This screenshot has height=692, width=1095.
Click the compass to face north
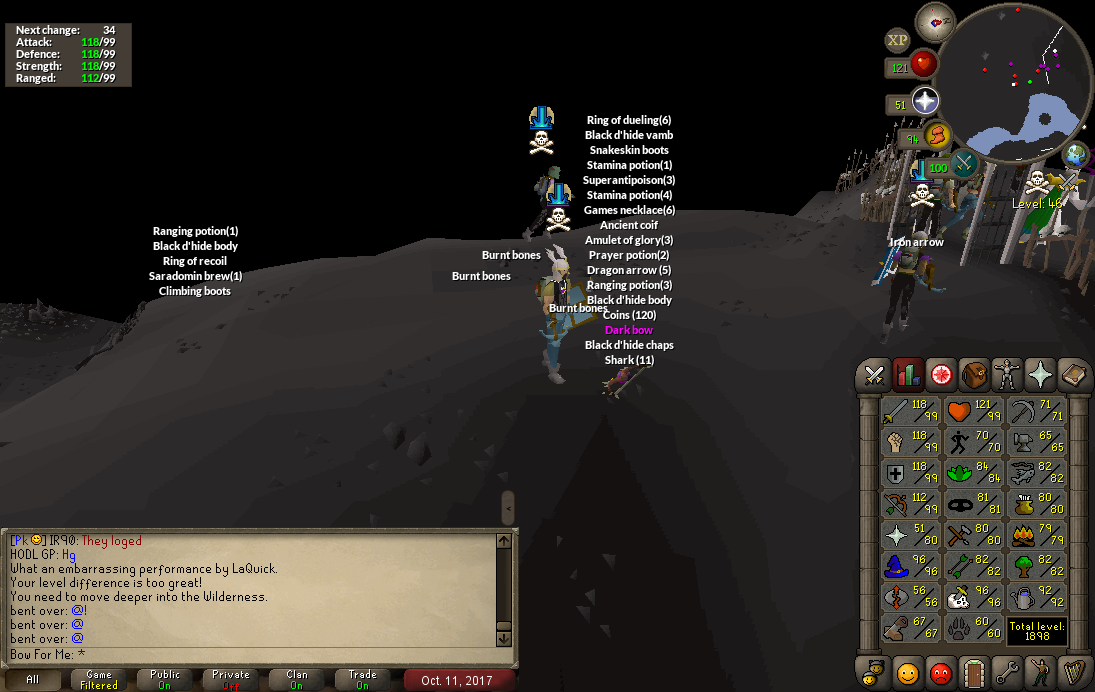pos(936,21)
